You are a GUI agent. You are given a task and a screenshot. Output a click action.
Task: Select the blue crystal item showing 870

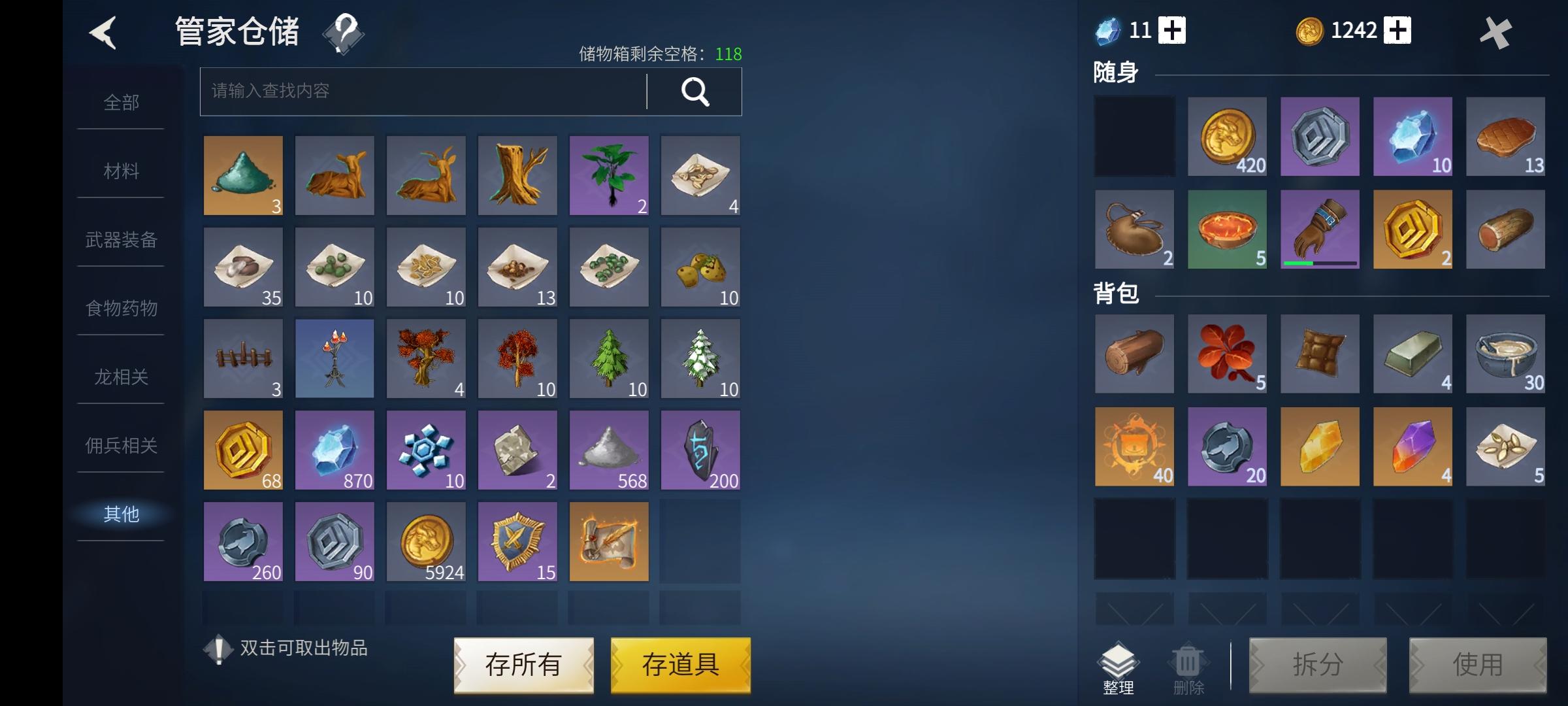pyautogui.click(x=334, y=450)
